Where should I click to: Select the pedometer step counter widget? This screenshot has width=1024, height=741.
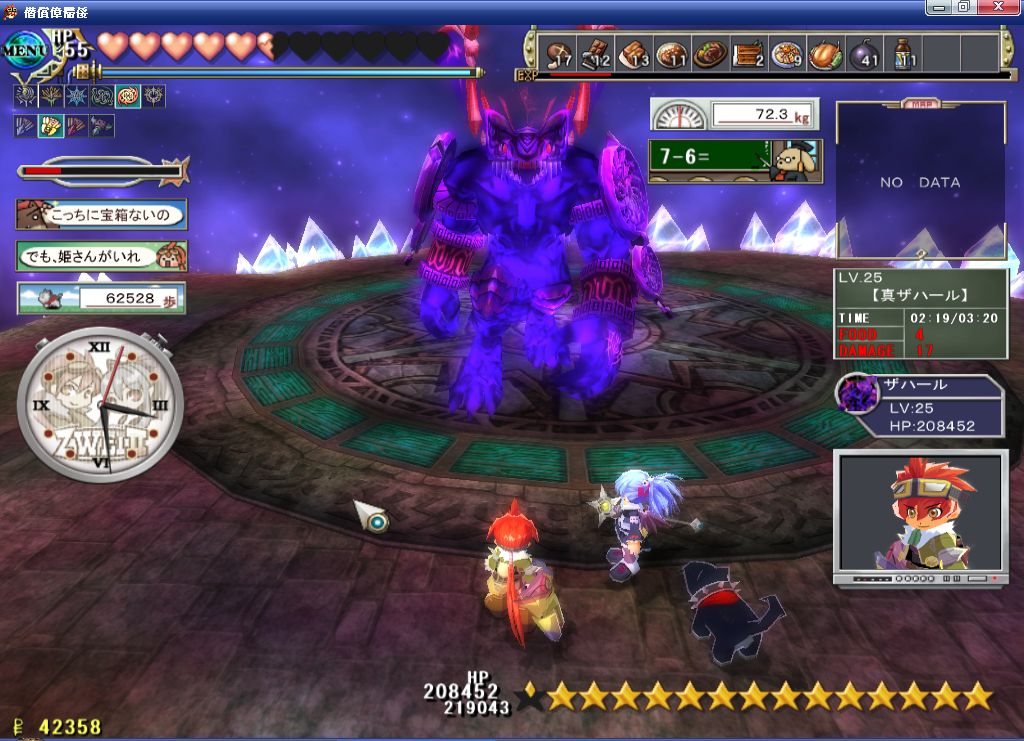tap(102, 298)
